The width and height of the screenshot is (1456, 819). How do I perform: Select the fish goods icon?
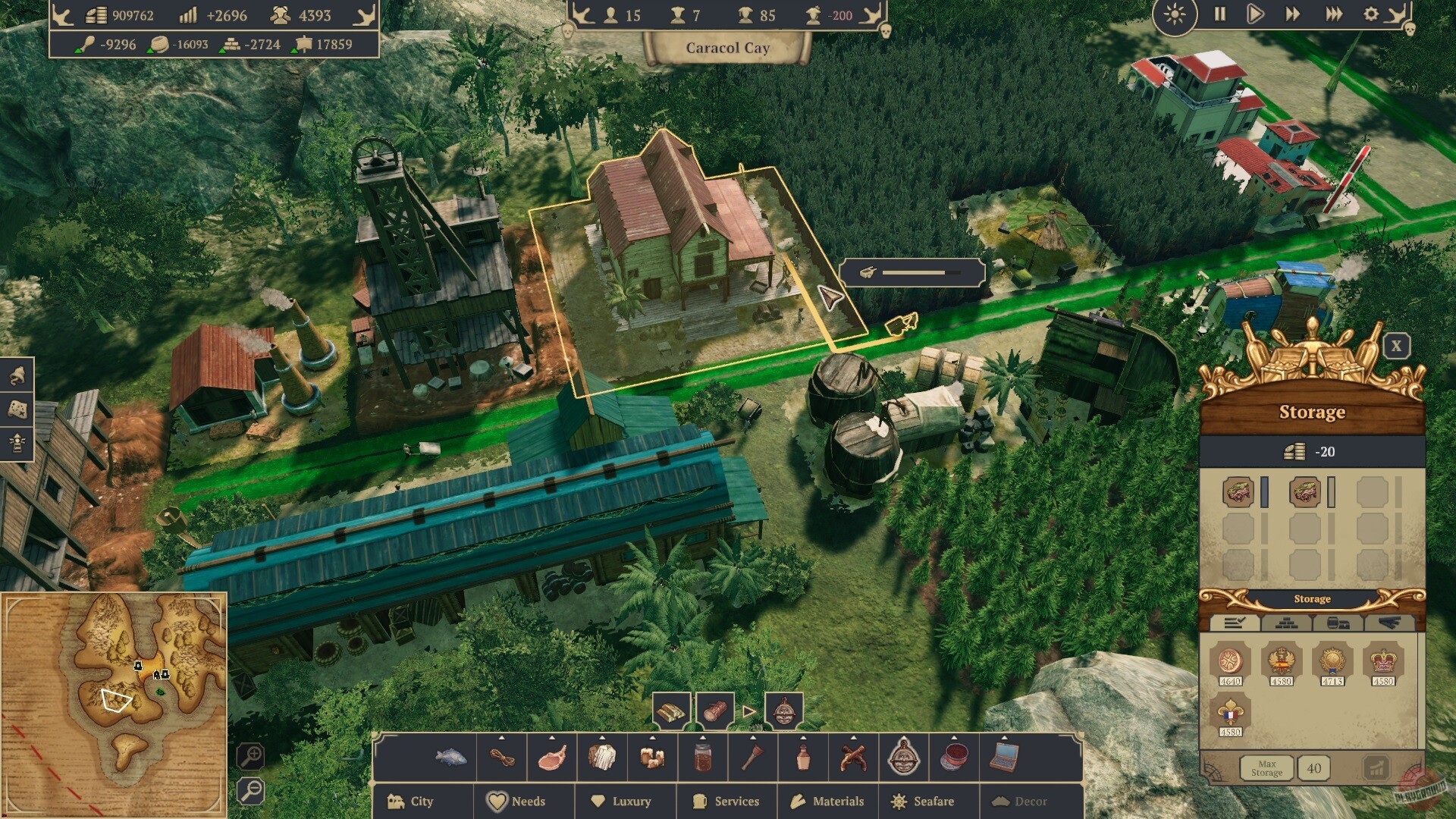pos(450,758)
